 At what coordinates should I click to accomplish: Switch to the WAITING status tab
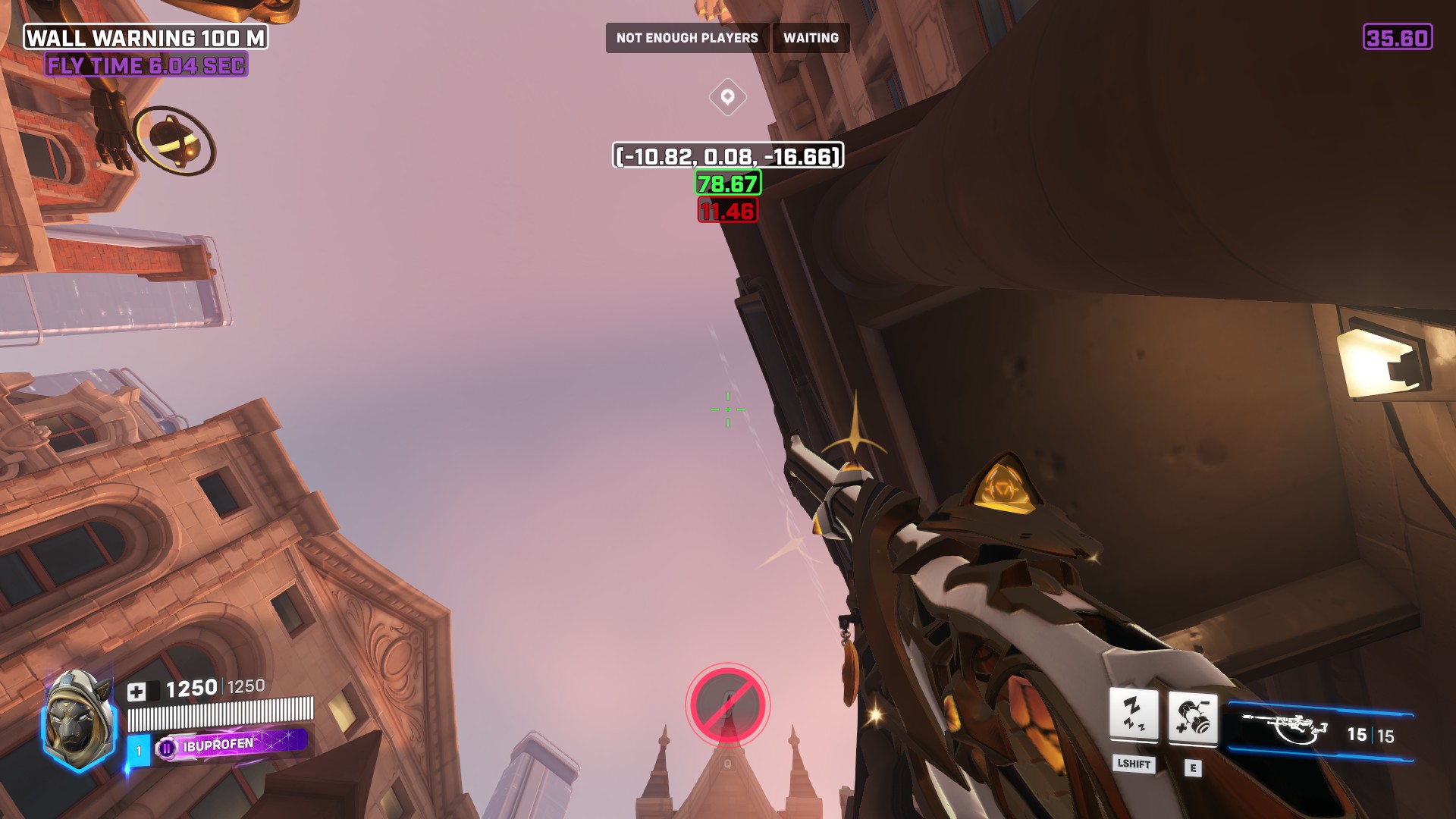tap(811, 37)
